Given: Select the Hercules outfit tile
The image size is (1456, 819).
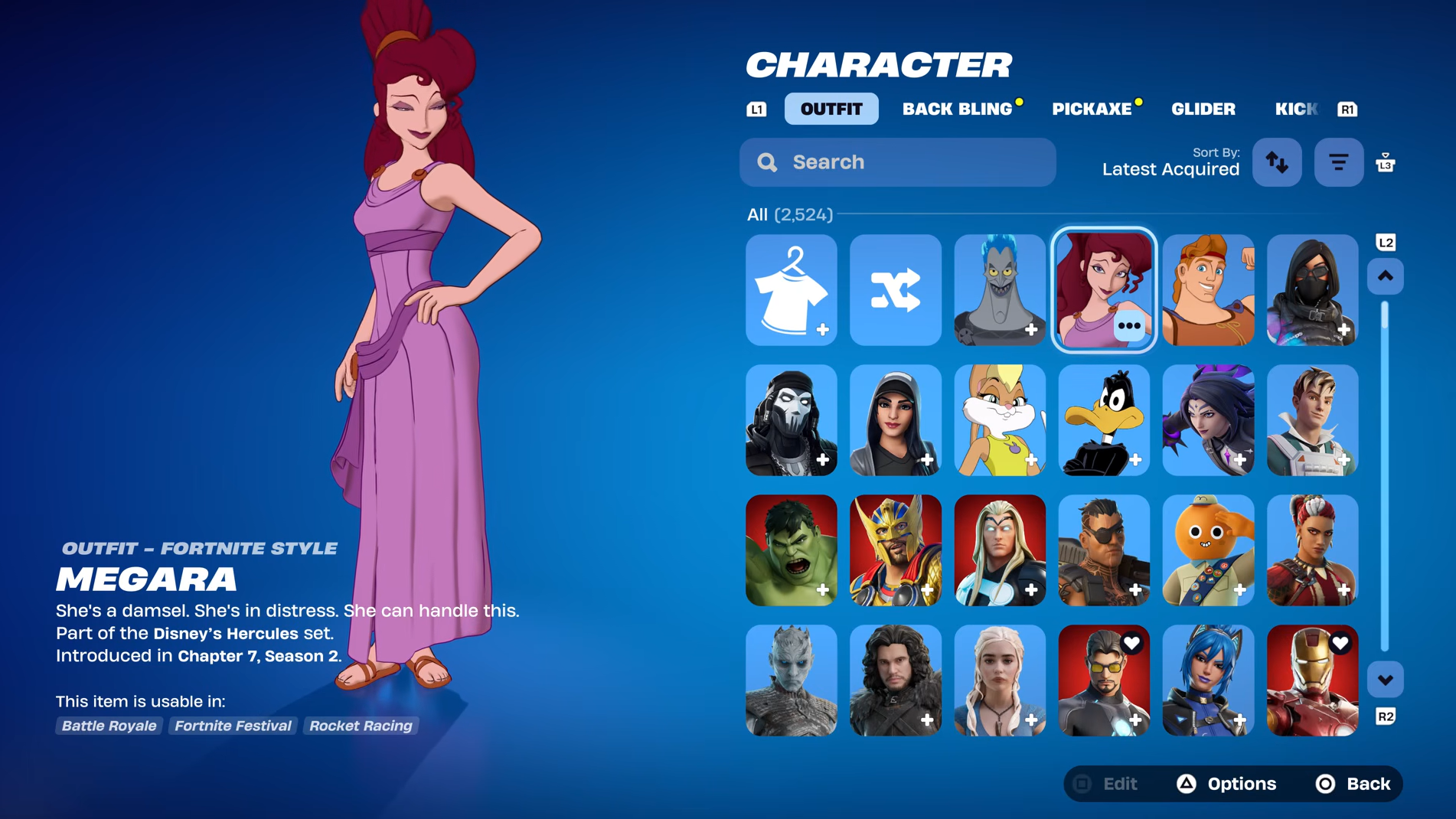Looking at the screenshot, I should [x=1208, y=290].
